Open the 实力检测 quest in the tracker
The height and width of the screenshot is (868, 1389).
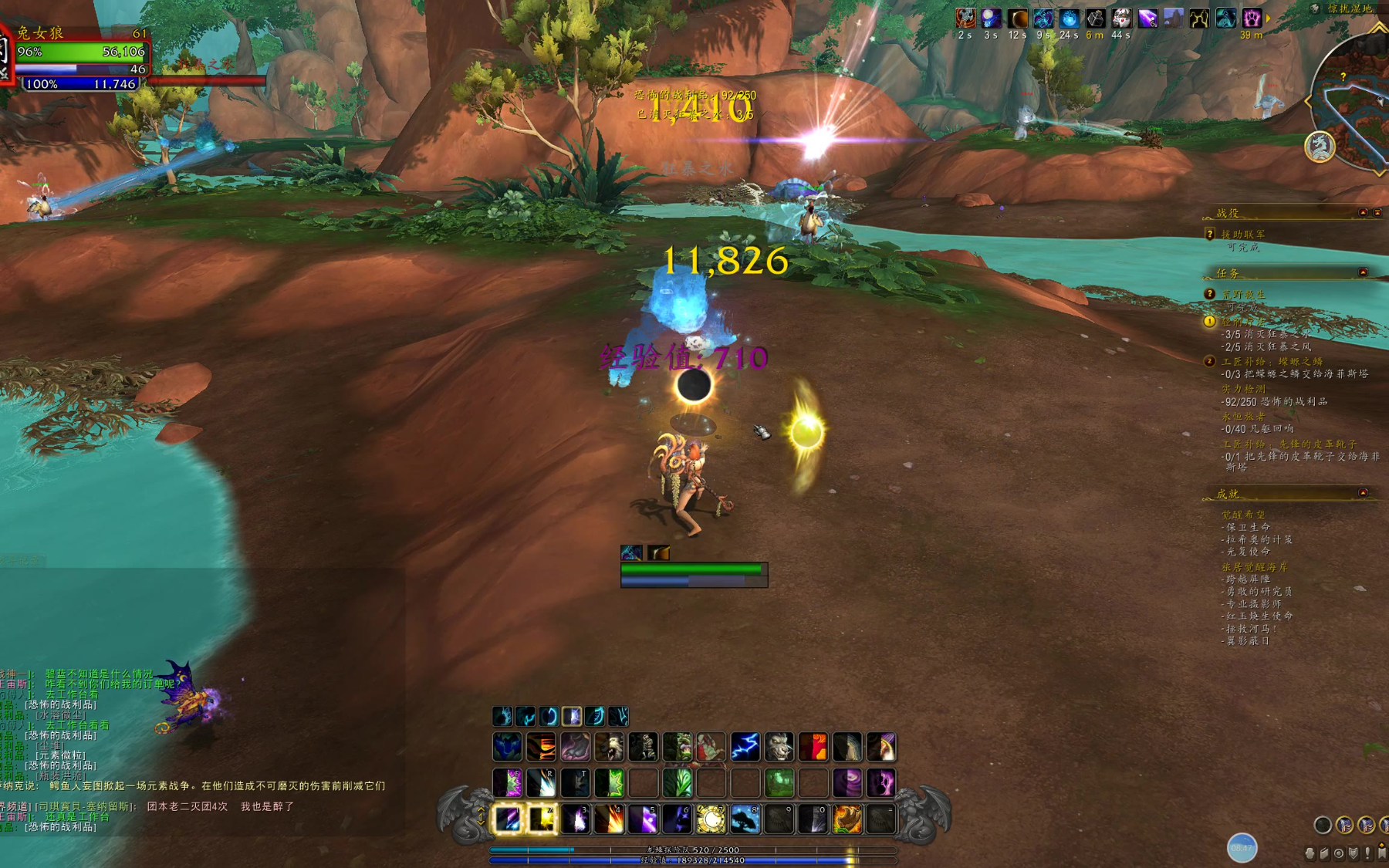(x=1243, y=389)
